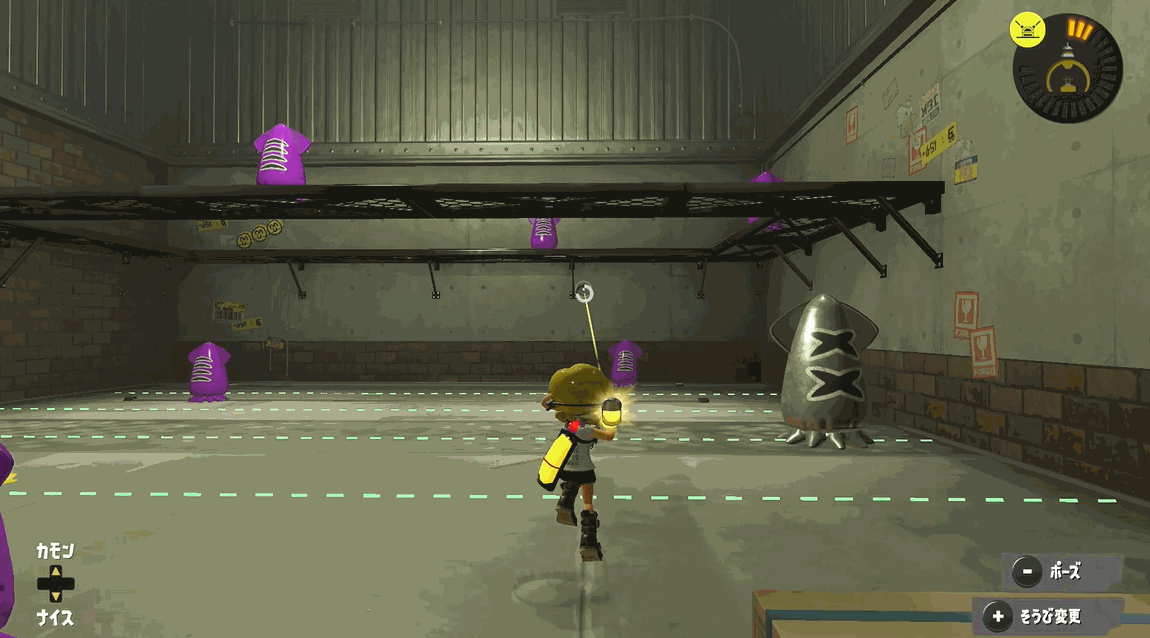This screenshot has width=1150, height=638.
Task: Open the ポーズ pause menu
Action: click(1060, 572)
